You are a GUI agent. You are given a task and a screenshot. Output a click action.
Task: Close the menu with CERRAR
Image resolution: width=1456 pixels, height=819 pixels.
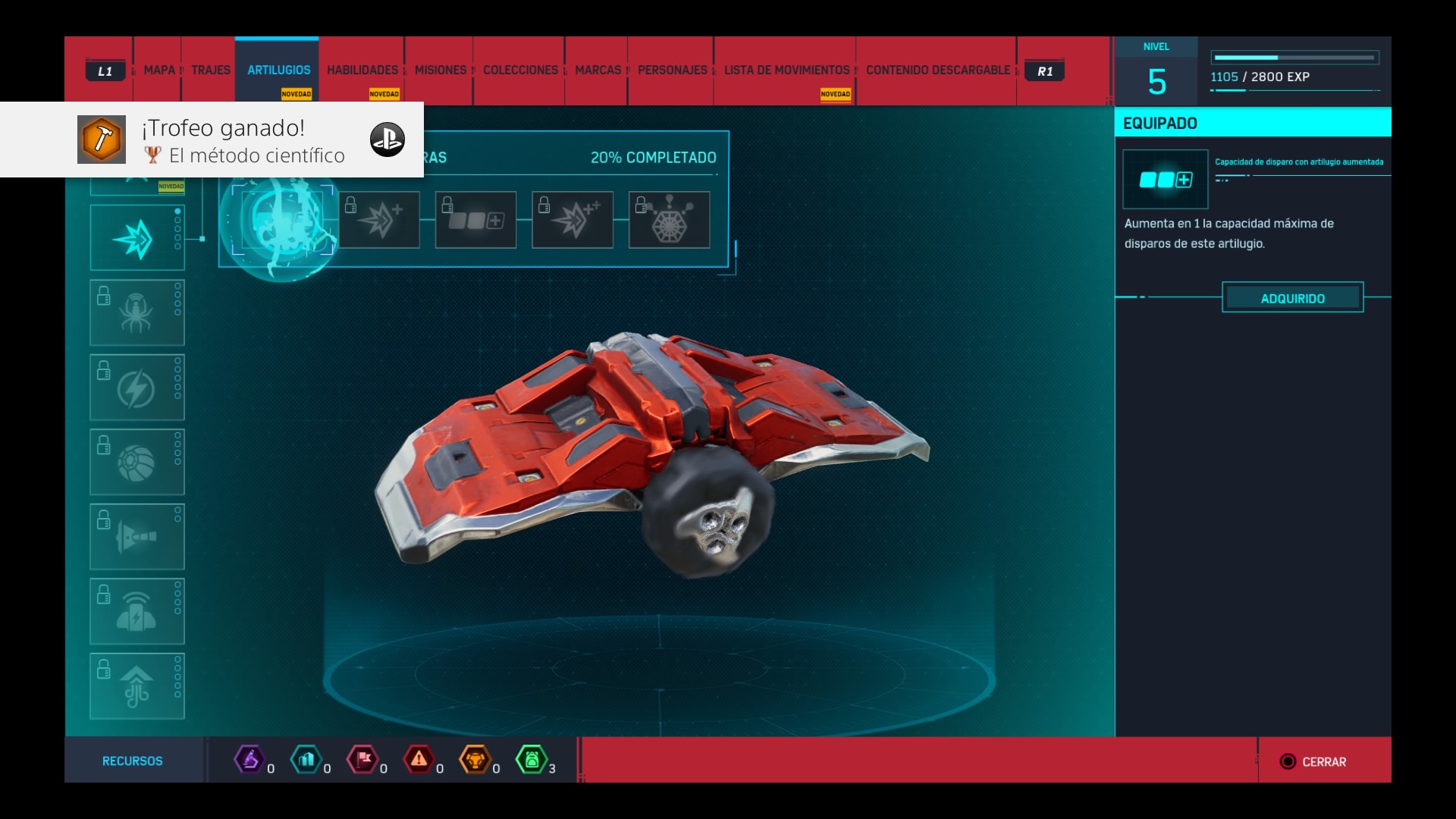point(1314,761)
